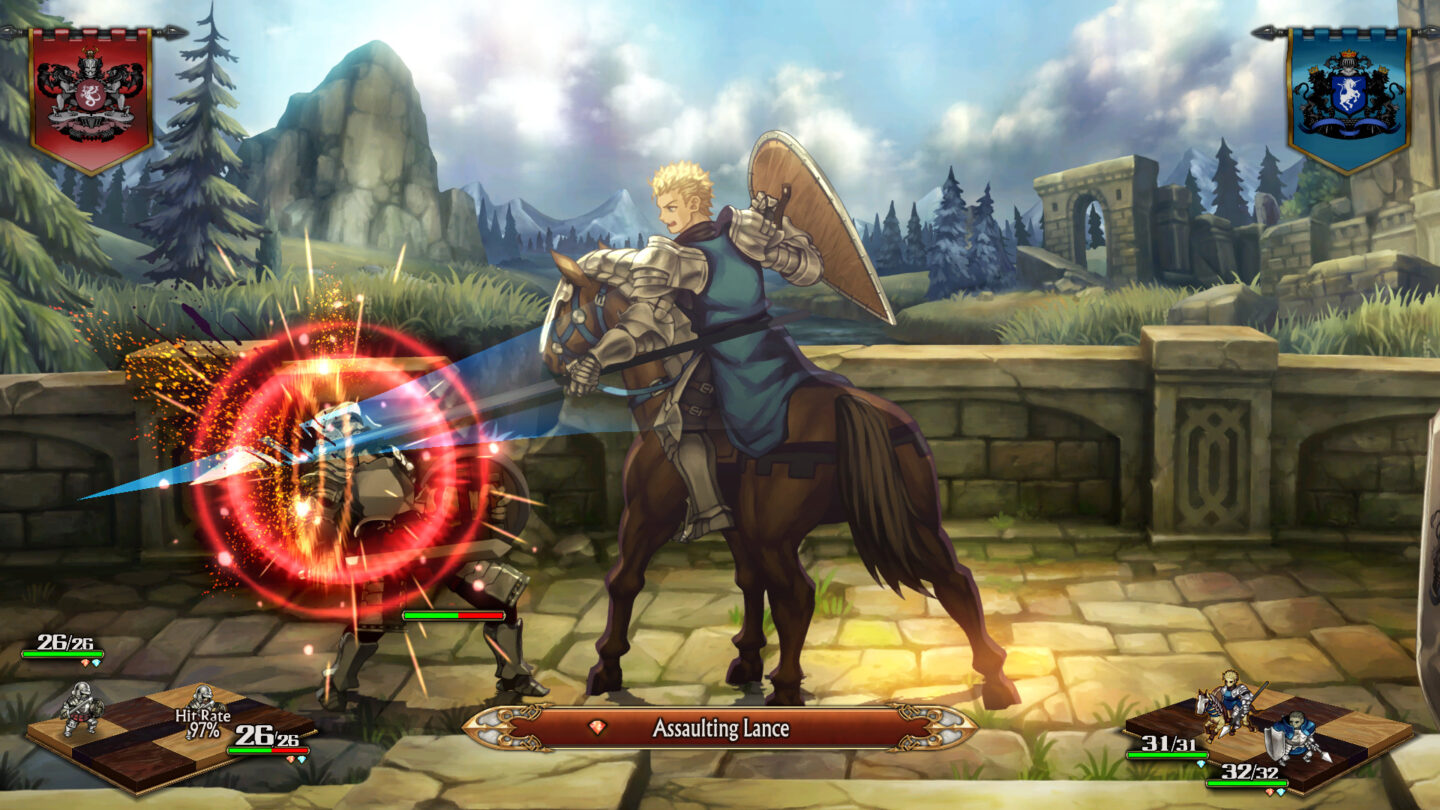
Task: Select the armored soldier with 97% Hit Rate
Action: [203, 697]
